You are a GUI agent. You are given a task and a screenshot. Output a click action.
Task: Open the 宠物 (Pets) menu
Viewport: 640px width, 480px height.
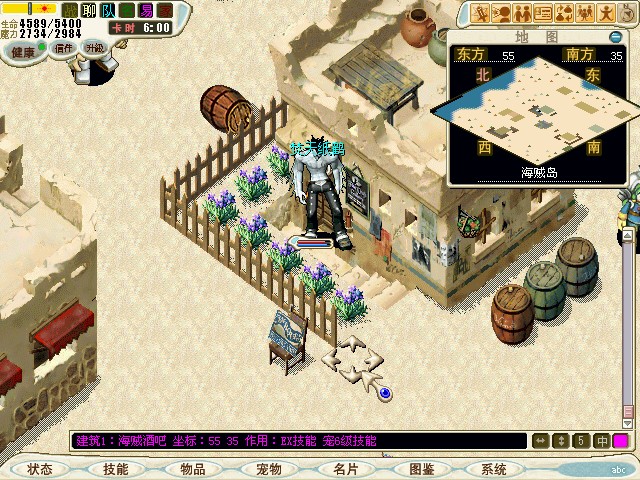[x=269, y=469]
